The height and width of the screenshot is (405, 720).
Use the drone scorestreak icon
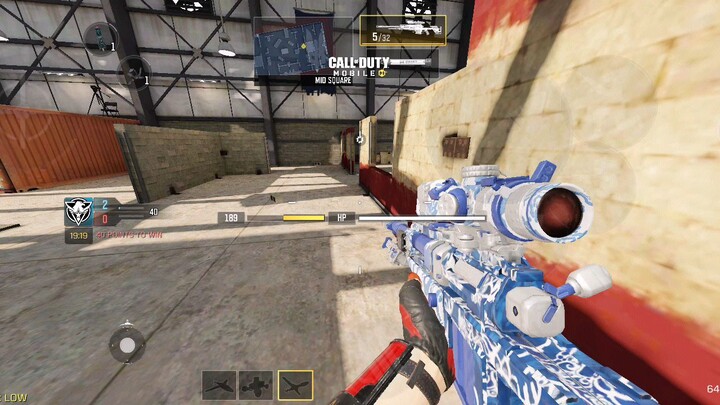[x=257, y=384]
